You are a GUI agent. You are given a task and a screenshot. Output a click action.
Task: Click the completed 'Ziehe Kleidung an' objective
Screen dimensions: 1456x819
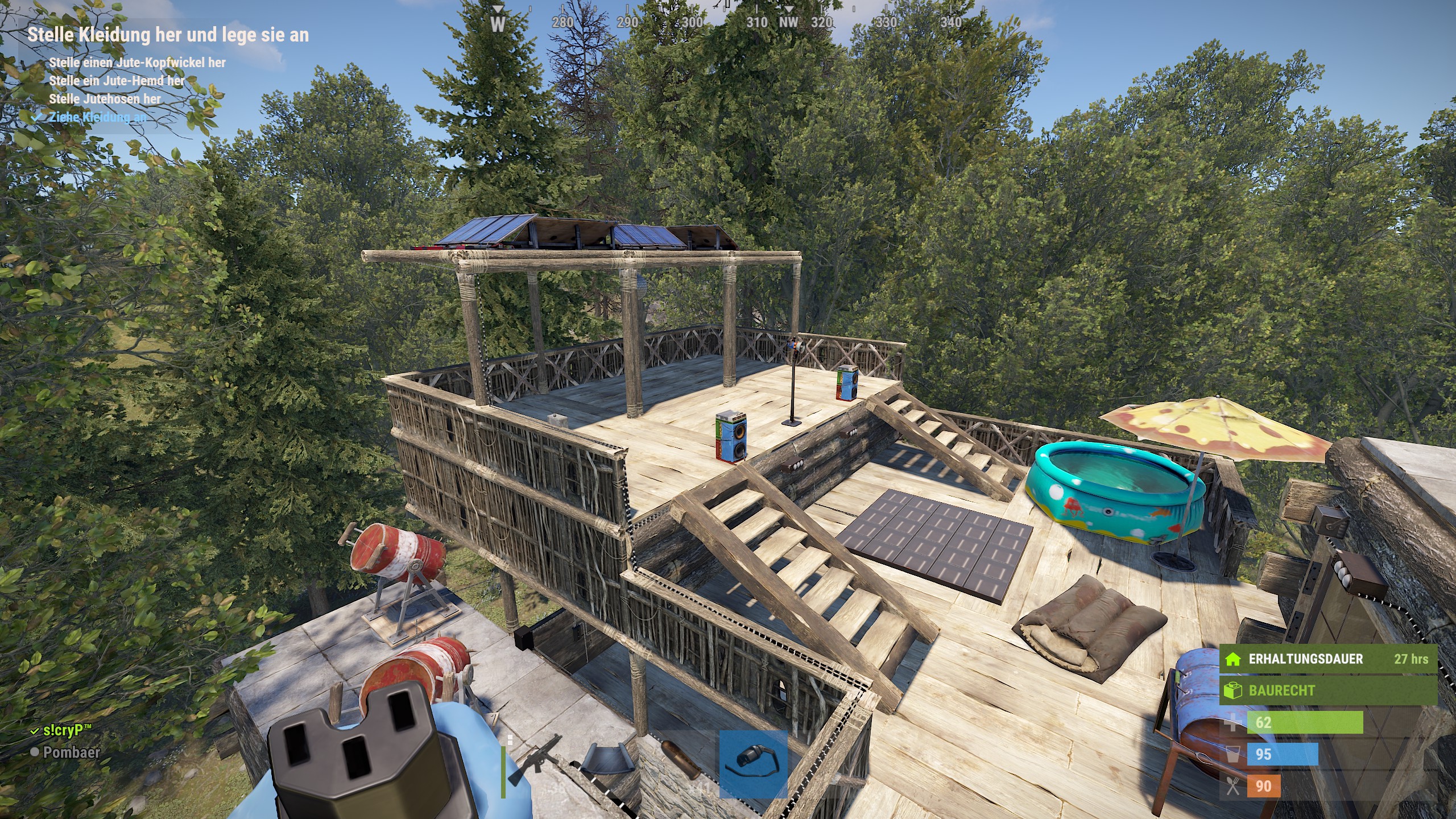(97, 117)
